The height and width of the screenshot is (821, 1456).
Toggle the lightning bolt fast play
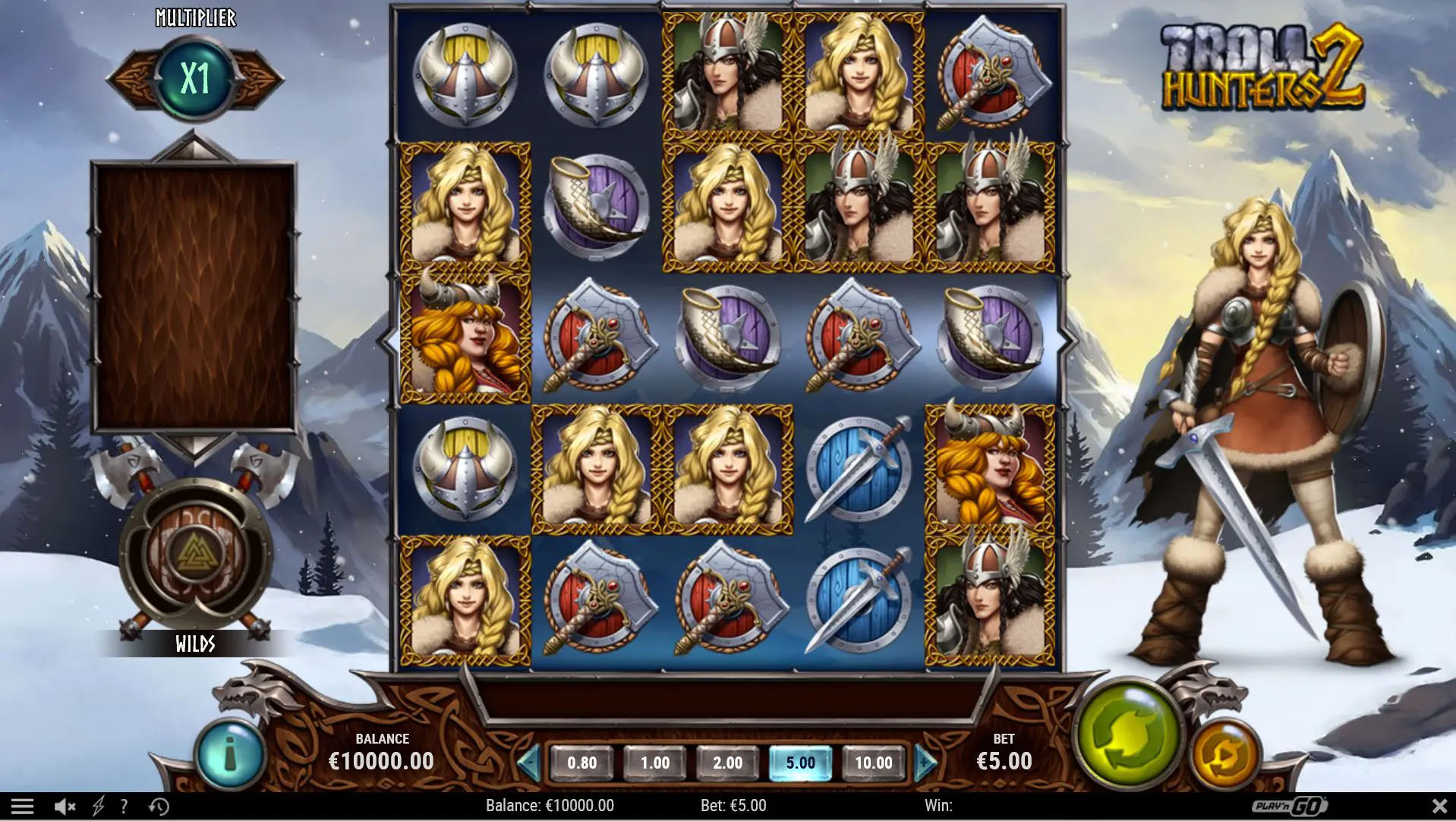[98, 806]
